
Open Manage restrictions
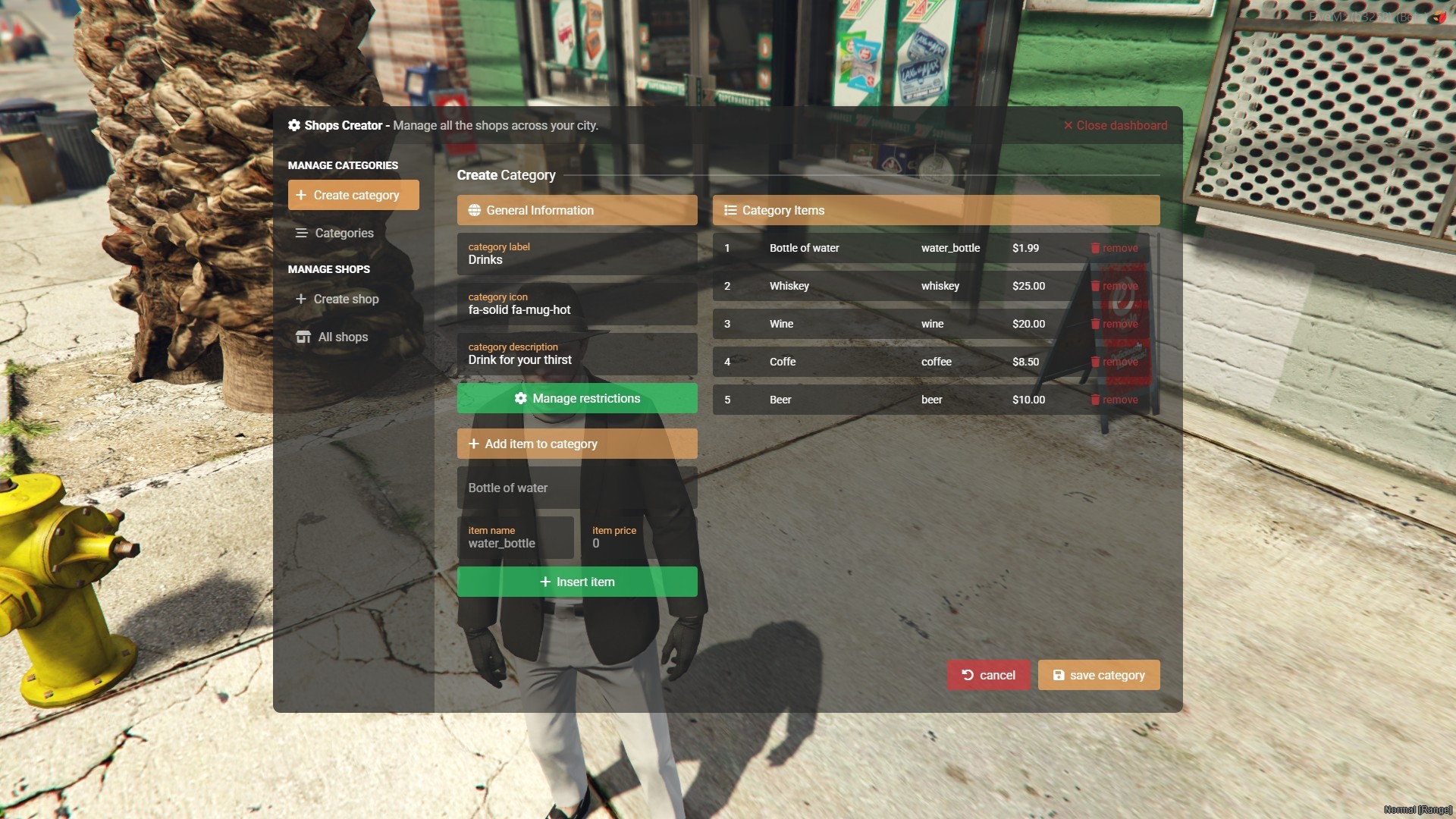tap(576, 399)
